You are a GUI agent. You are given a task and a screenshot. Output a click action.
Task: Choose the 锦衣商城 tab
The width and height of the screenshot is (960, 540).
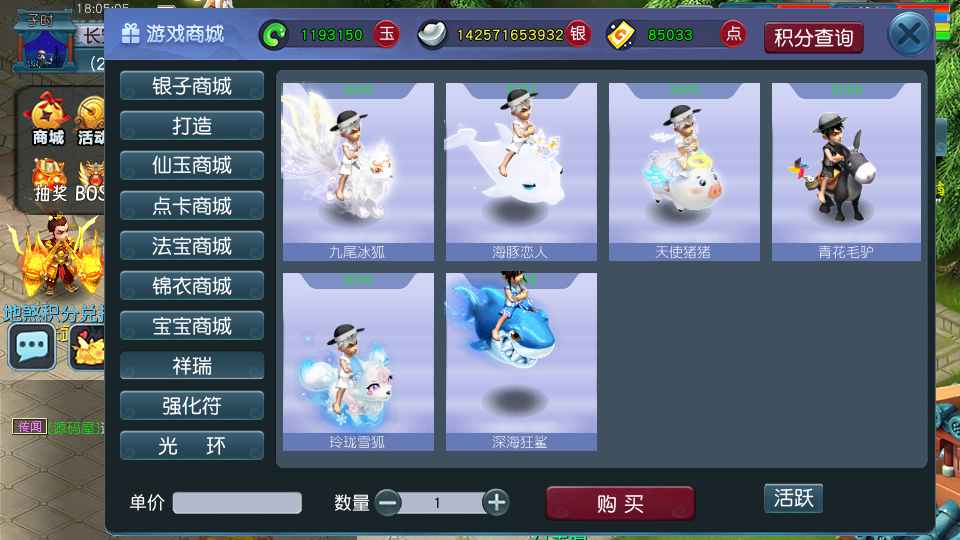[x=192, y=286]
